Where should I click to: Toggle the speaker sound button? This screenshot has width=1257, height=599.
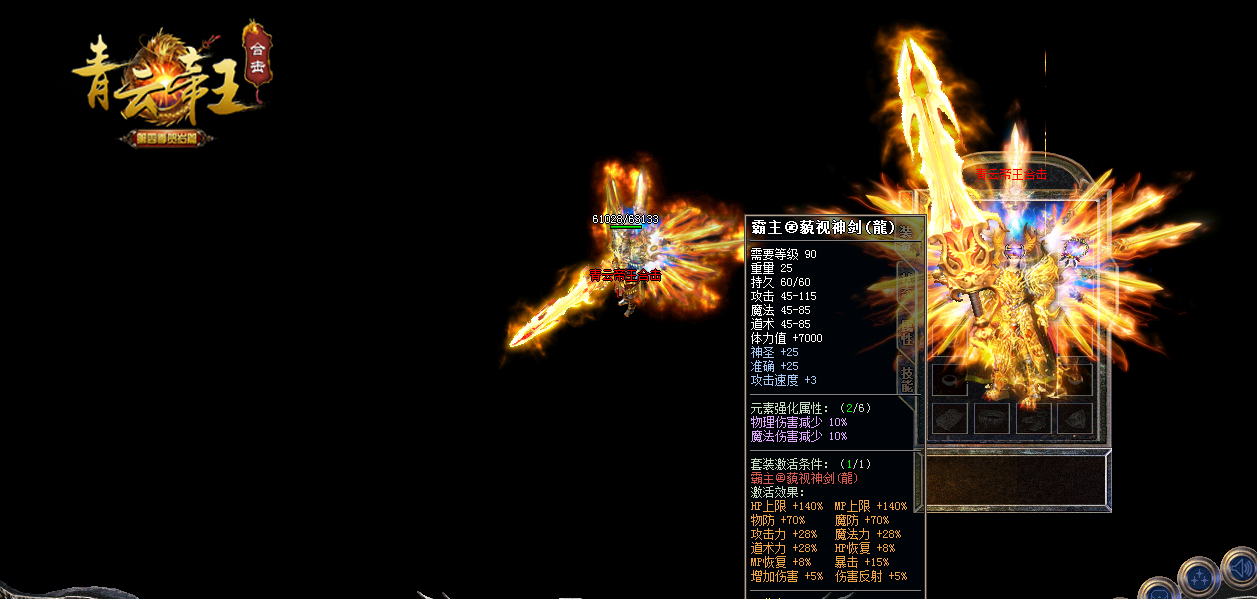point(1238,569)
